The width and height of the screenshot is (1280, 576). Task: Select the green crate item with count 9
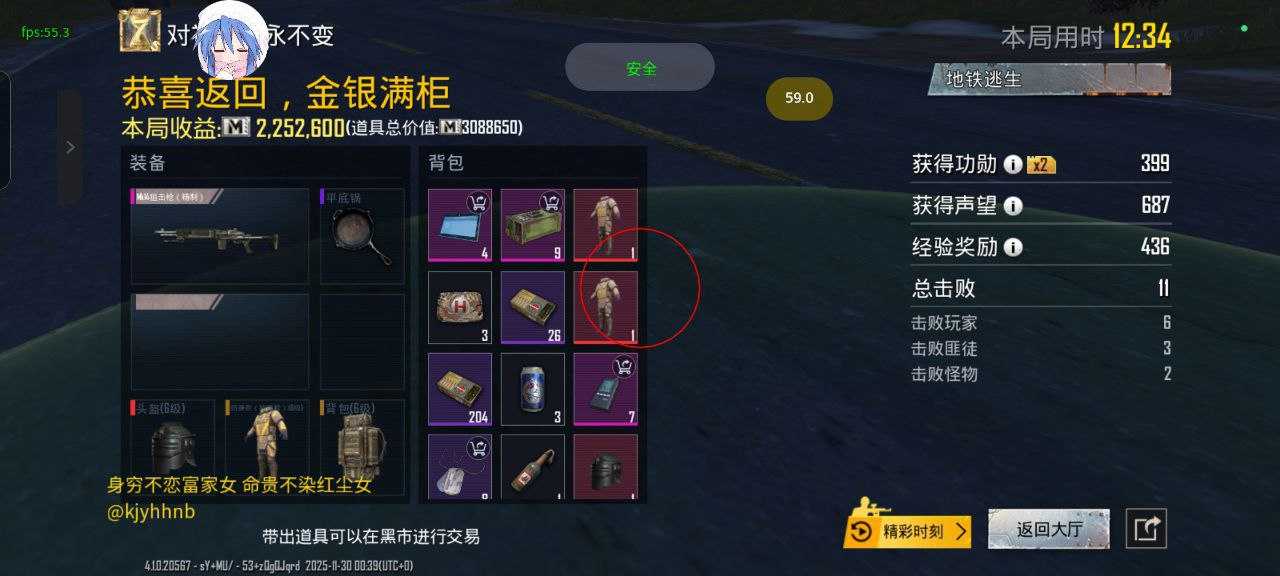[533, 225]
